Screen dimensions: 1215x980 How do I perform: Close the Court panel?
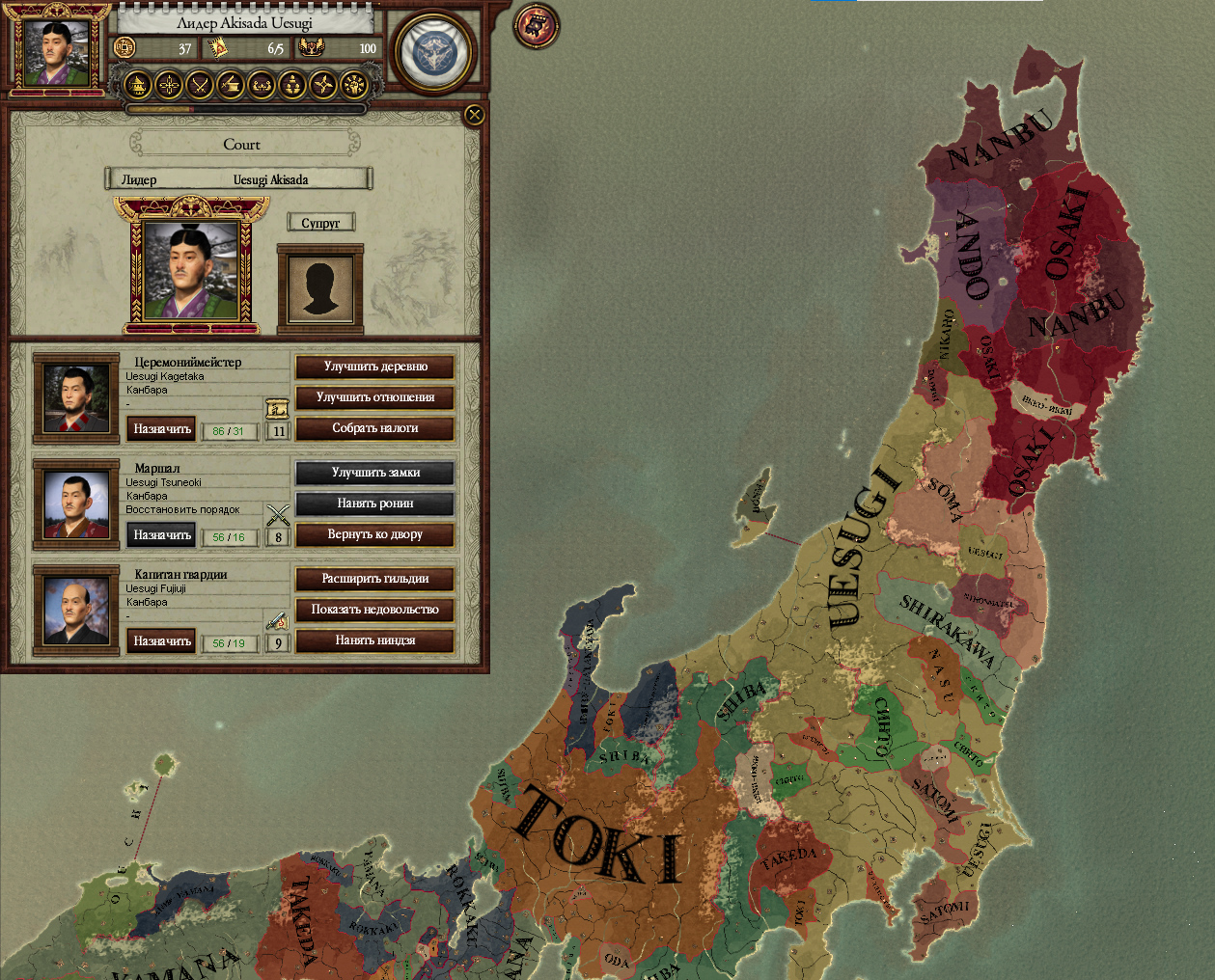coord(474,116)
